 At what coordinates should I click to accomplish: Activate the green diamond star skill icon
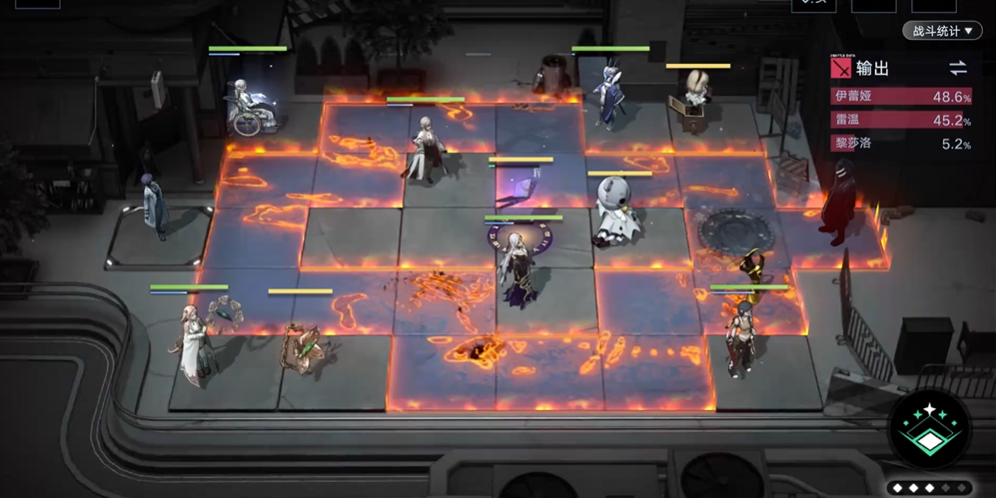pyautogui.click(x=929, y=429)
